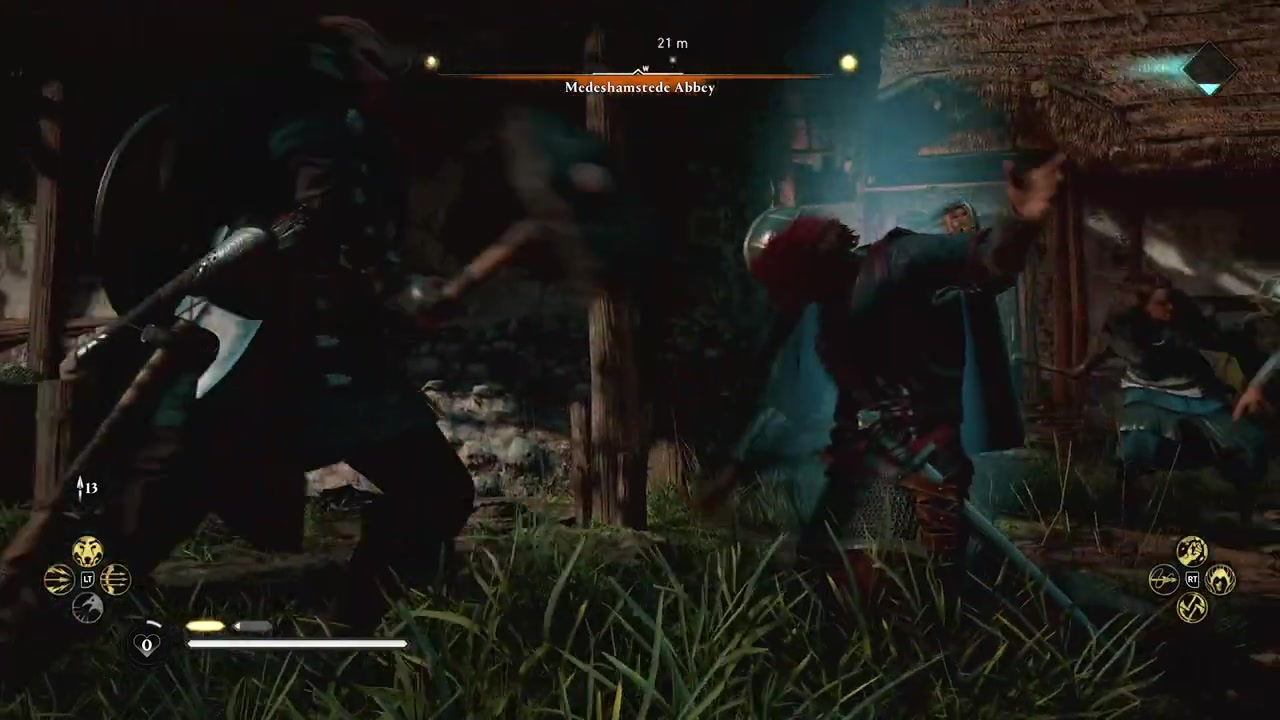Click the diamond-shaped indicator in top corner
Image resolution: width=1280 pixels, height=720 pixels.
click(1210, 69)
